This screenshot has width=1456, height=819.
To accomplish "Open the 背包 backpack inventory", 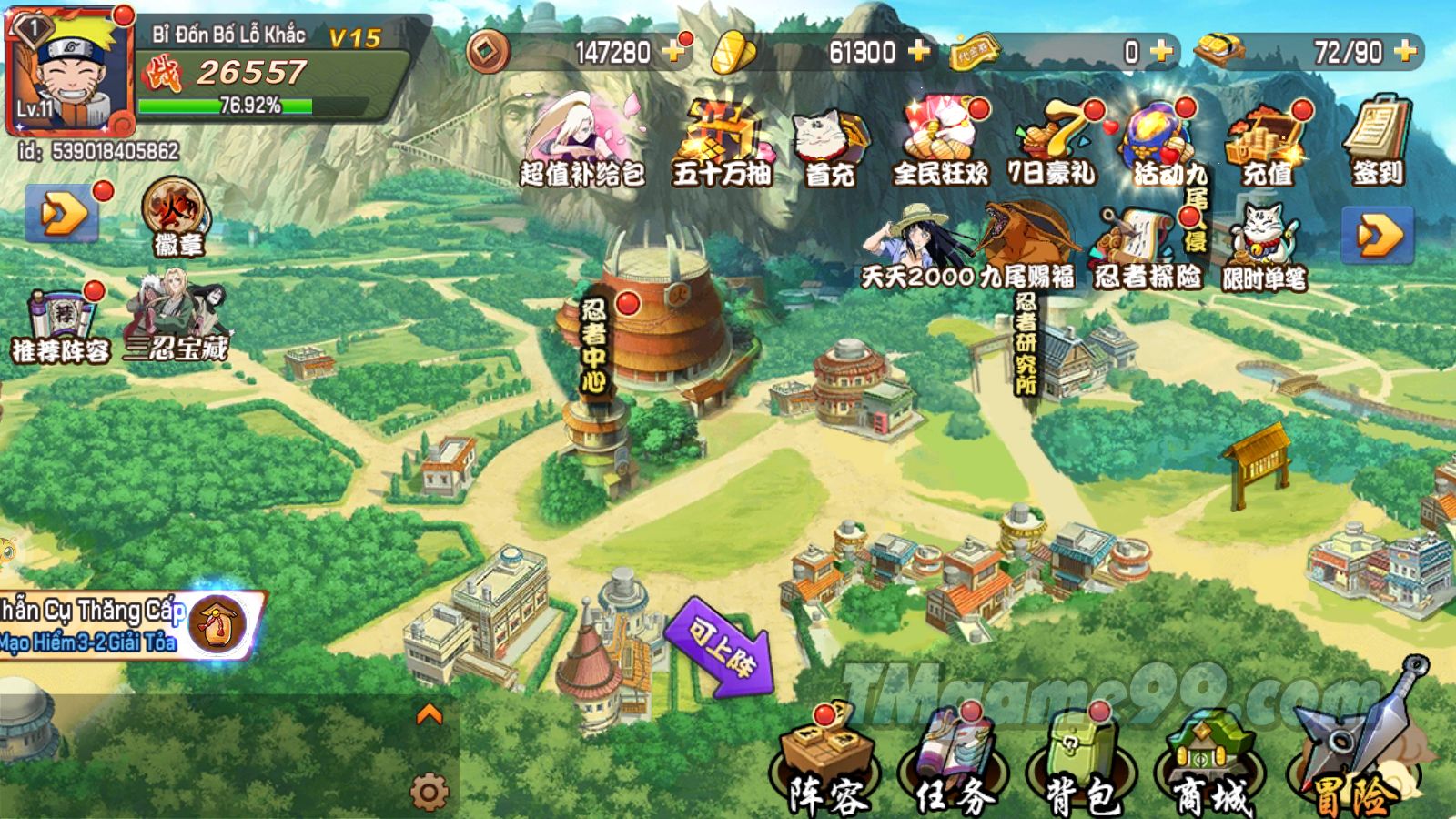I will pyautogui.click(x=1082, y=763).
